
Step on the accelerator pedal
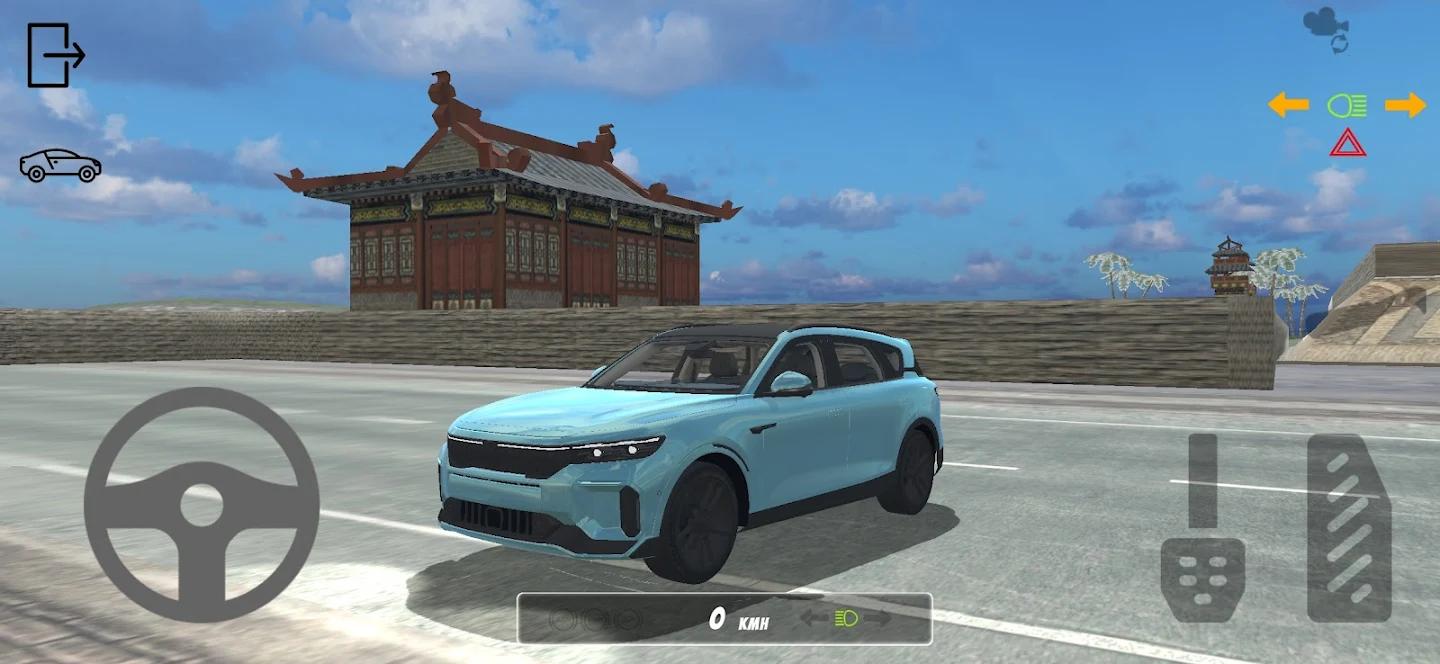click(1349, 527)
